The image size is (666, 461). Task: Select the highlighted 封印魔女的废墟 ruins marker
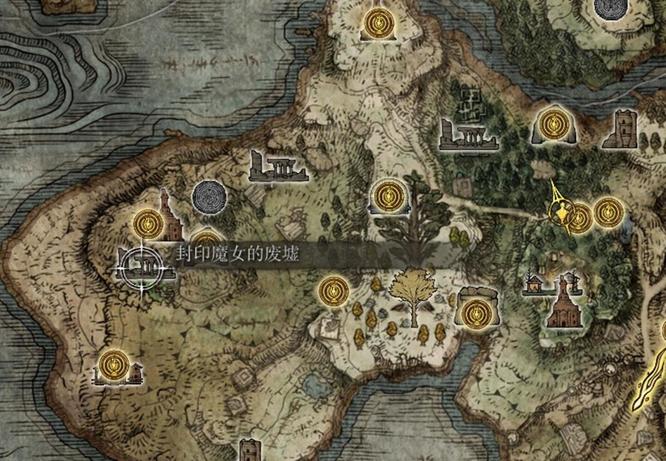138,265
